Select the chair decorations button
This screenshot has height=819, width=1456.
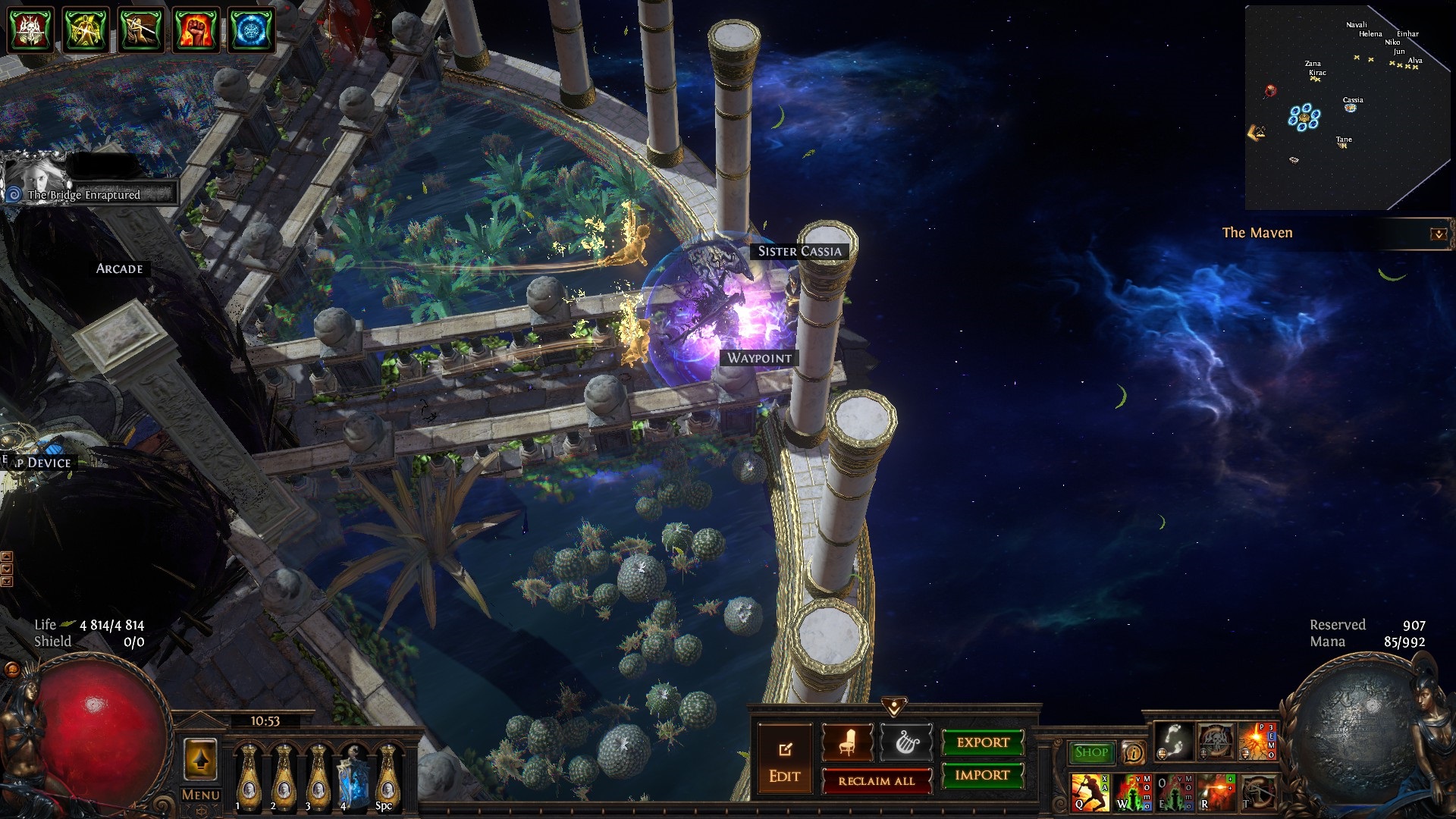(x=847, y=742)
